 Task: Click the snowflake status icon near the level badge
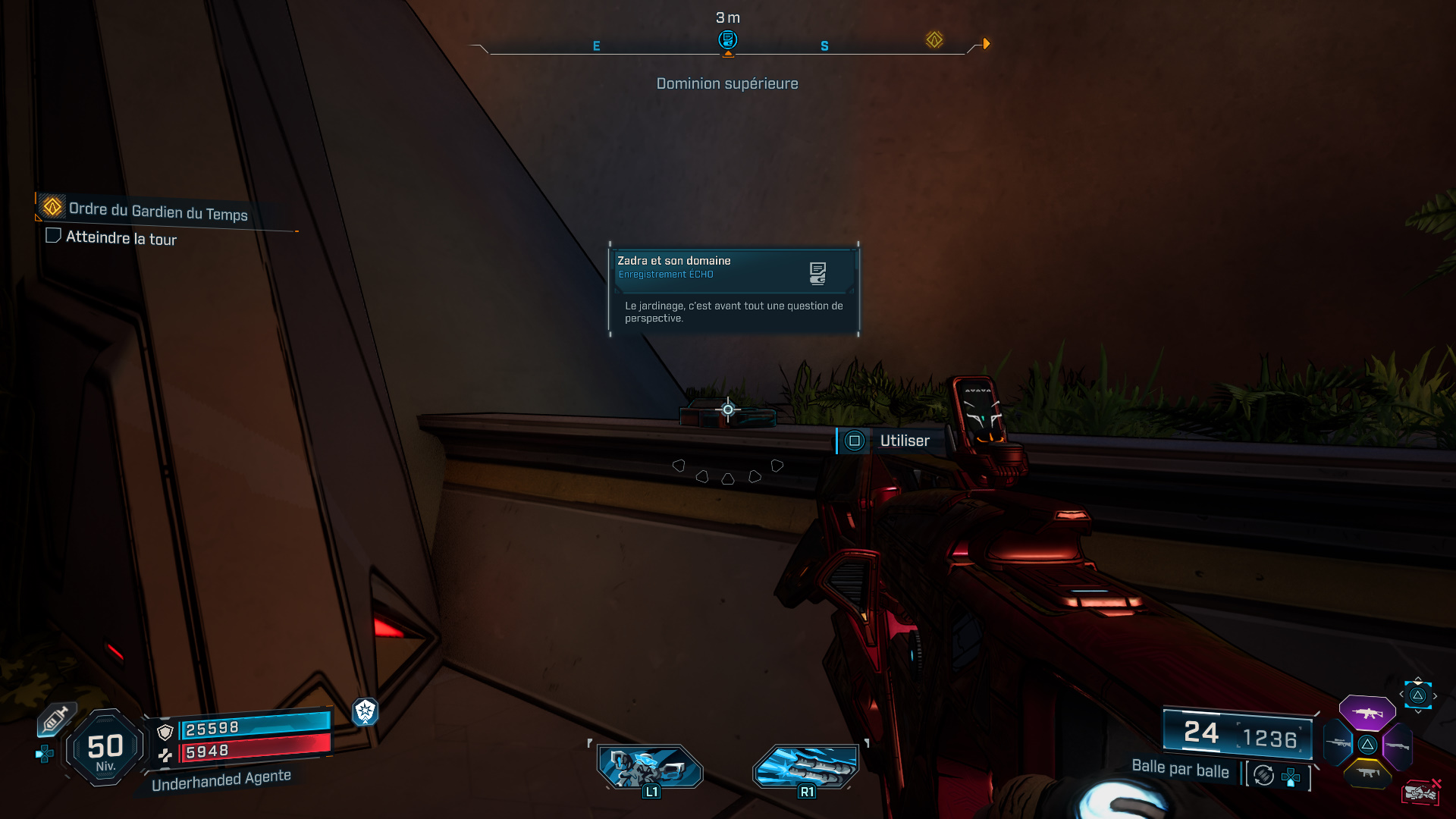tap(366, 714)
